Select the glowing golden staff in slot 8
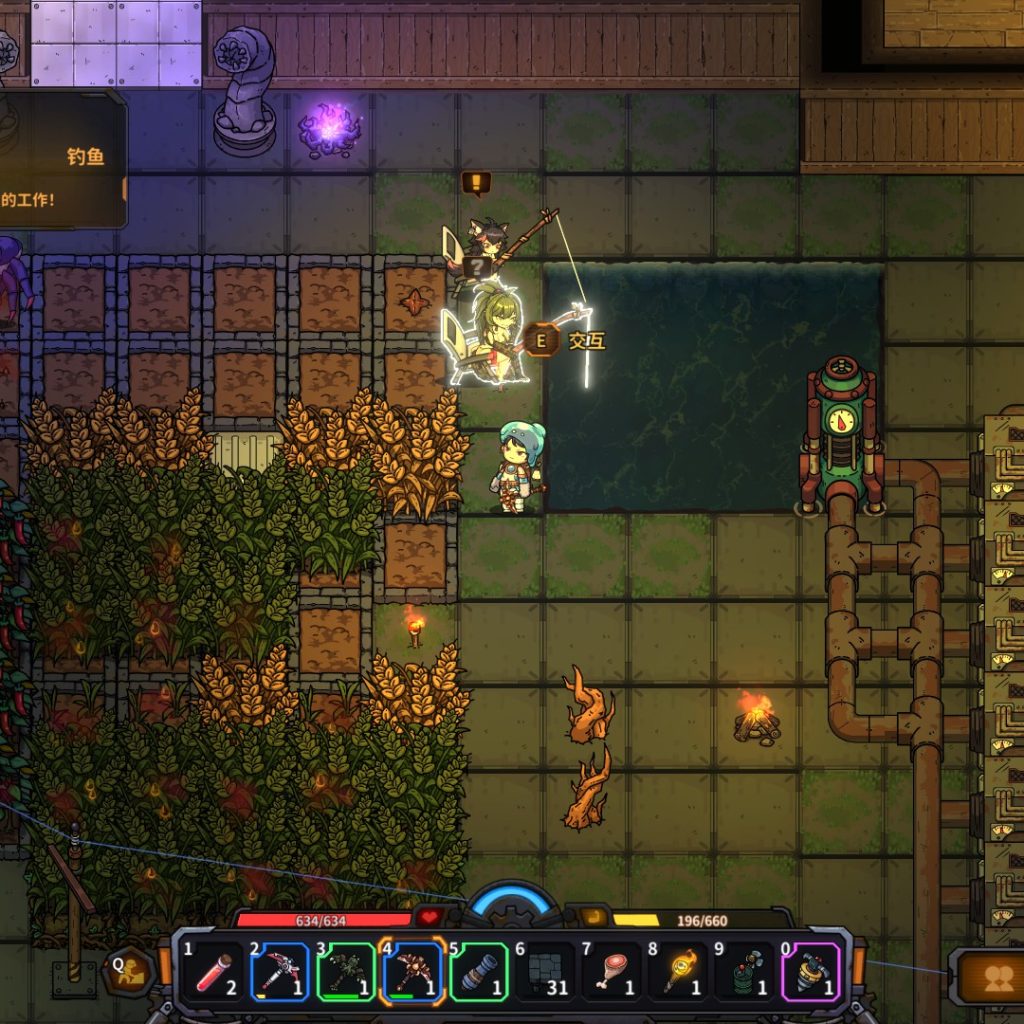The height and width of the screenshot is (1024, 1024). [x=678, y=972]
